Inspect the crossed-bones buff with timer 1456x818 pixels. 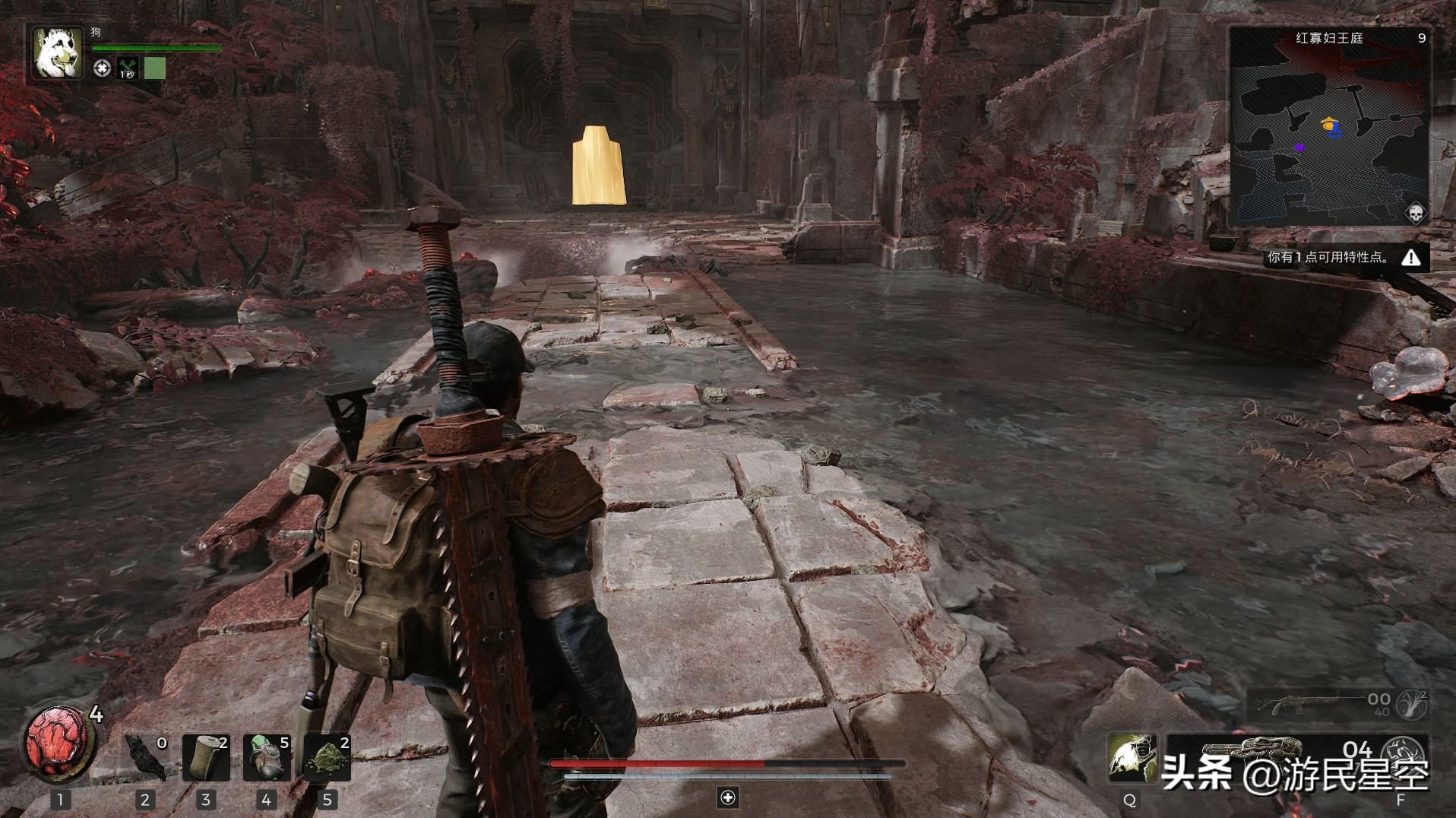point(127,68)
